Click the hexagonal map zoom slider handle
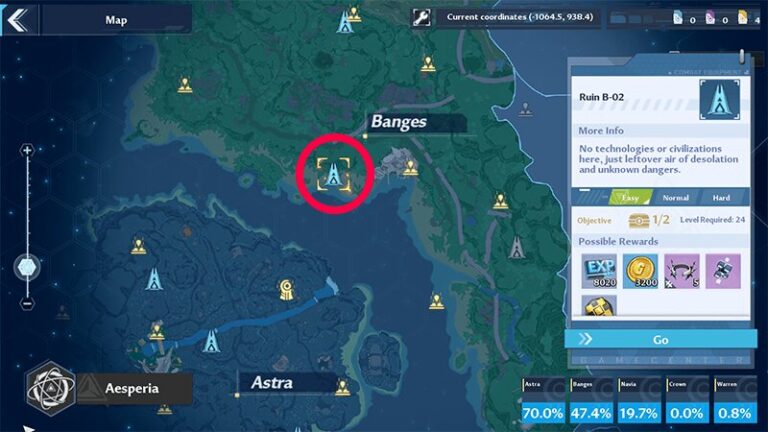The height and width of the screenshot is (432, 768). 27,267
